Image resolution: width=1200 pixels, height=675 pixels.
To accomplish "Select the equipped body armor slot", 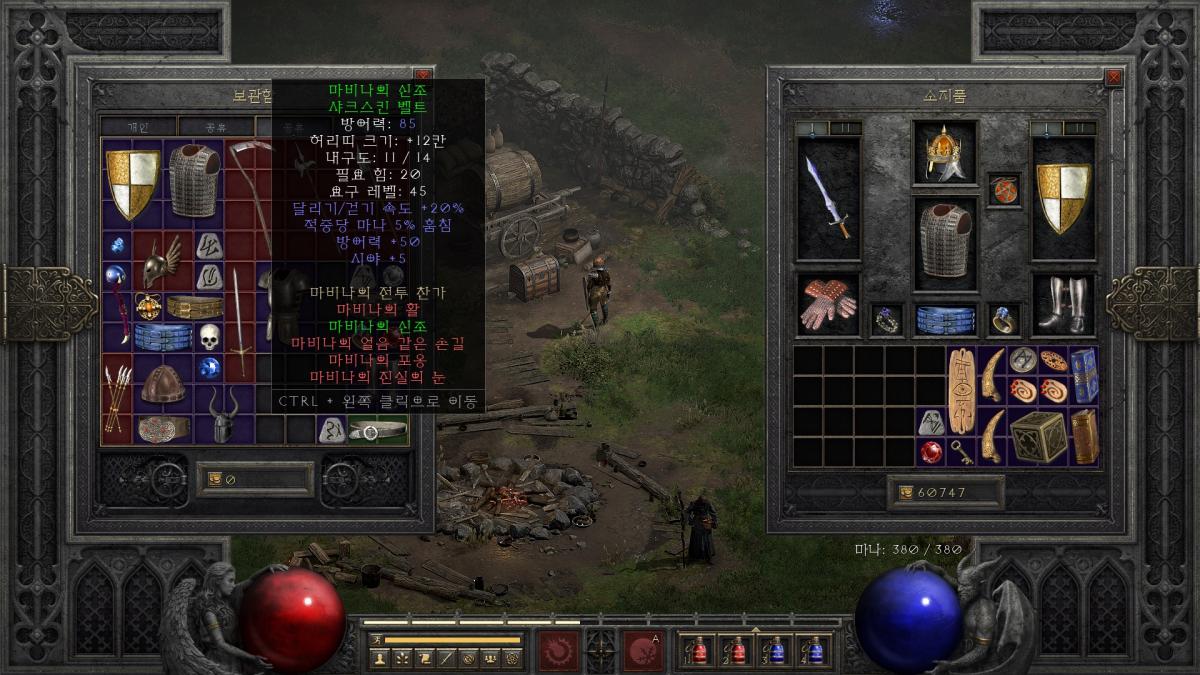I will point(944,239).
